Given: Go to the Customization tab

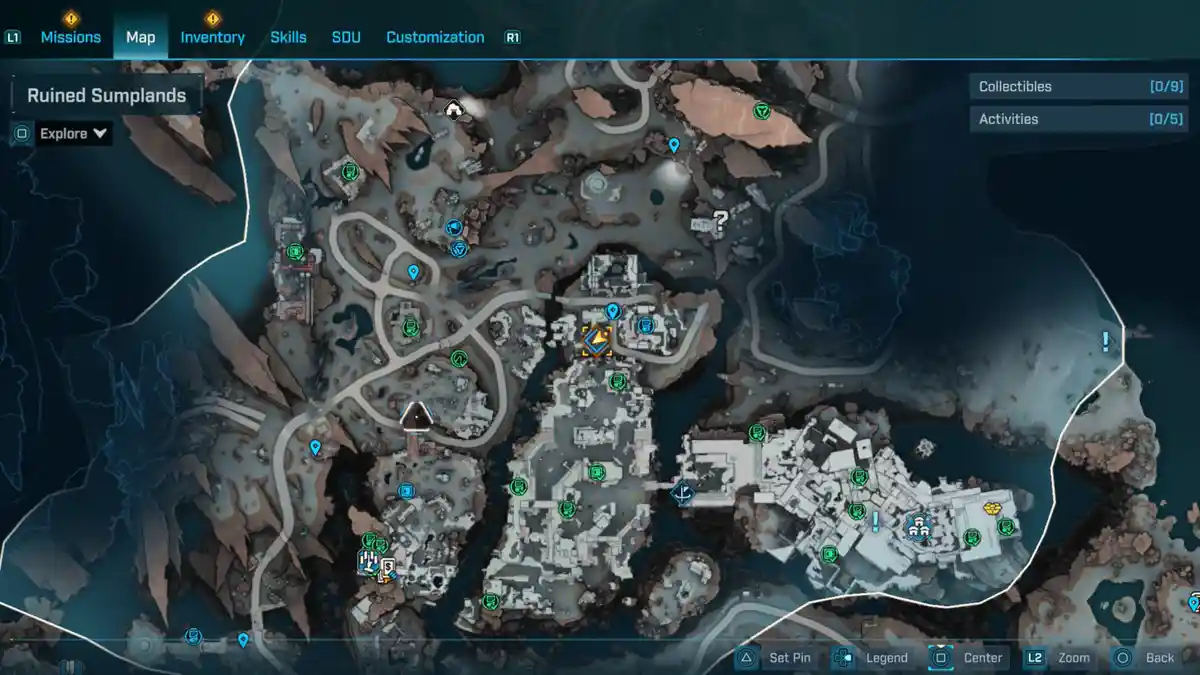Looking at the screenshot, I should pos(435,37).
